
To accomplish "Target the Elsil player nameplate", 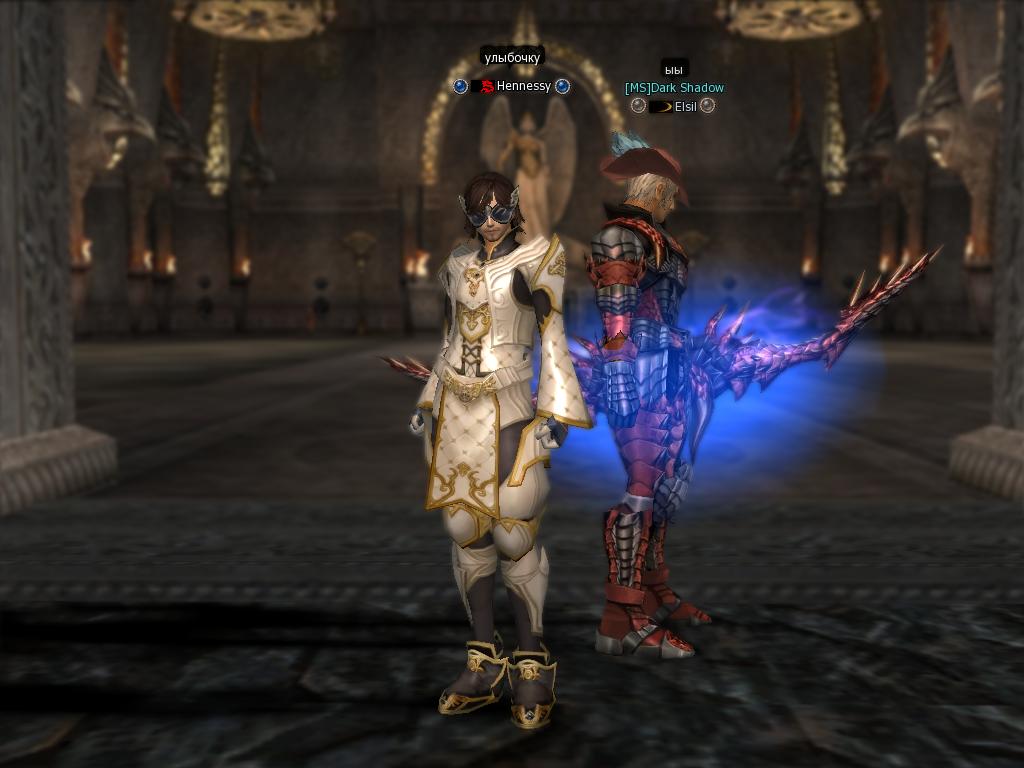I will tap(686, 106).
